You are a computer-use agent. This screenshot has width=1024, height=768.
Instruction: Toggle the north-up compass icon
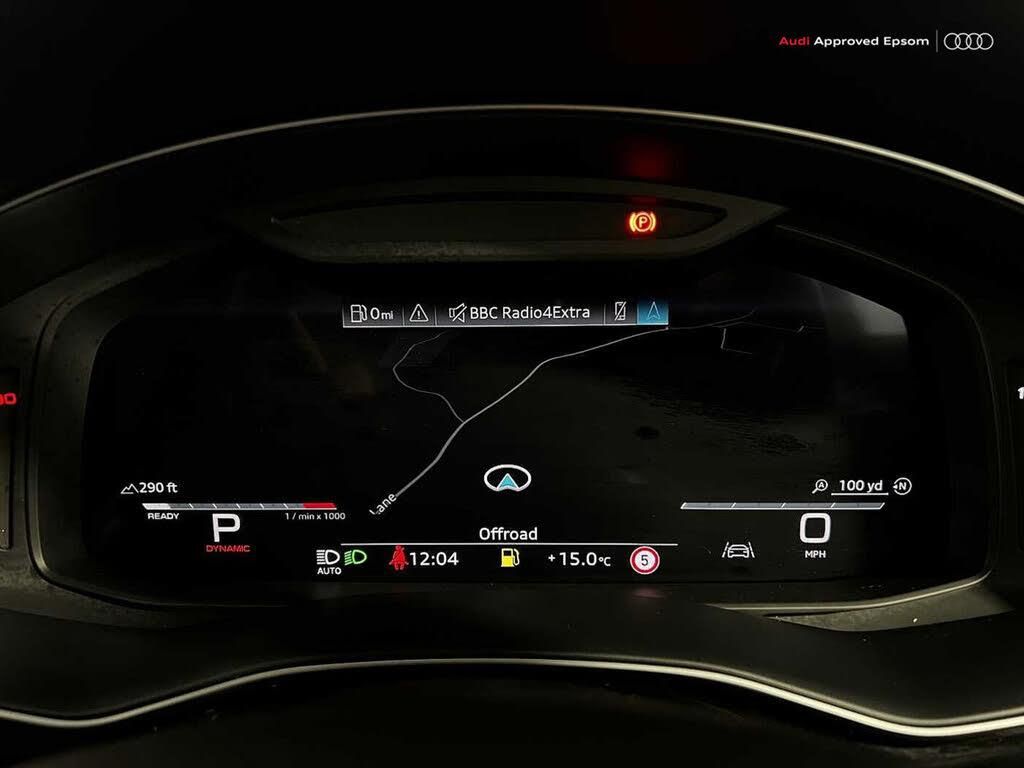903,487
